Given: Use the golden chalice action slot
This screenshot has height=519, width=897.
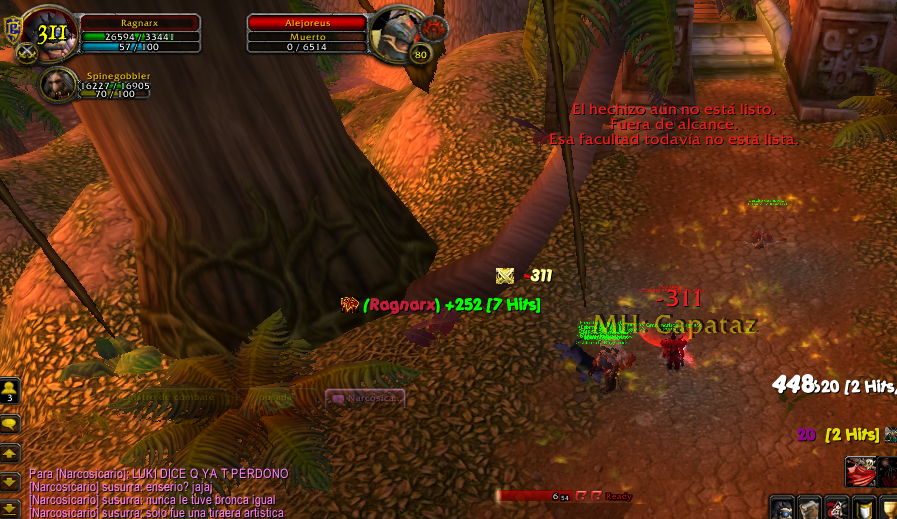Looking at the screenshot, I should pyautogui.click(x=889, y=508).
